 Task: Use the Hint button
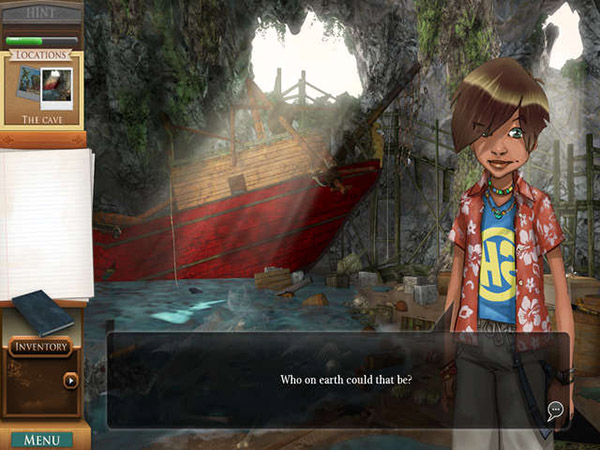click(42, 11)
